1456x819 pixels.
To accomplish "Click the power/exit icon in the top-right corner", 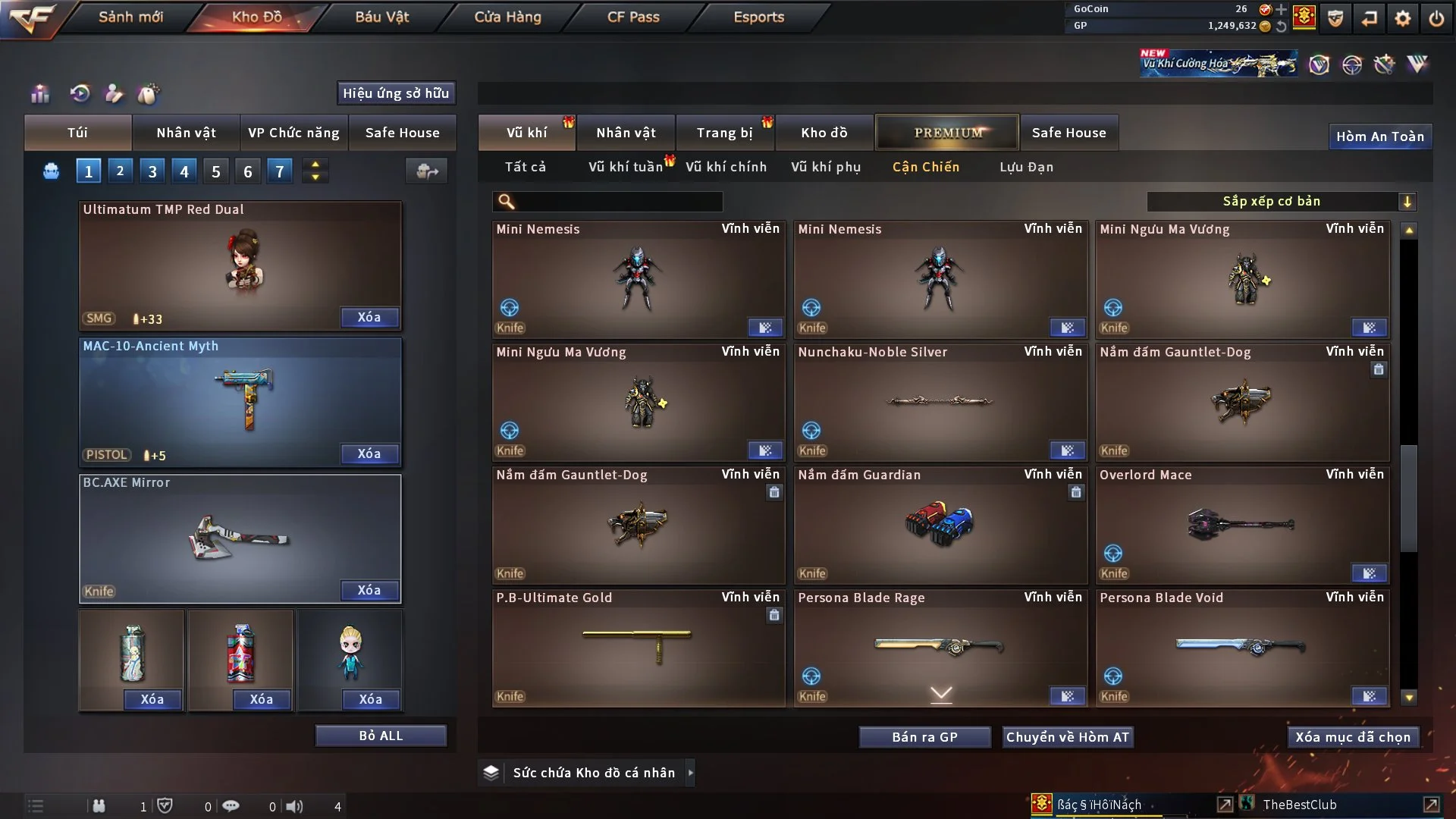I will [1436, 18].
